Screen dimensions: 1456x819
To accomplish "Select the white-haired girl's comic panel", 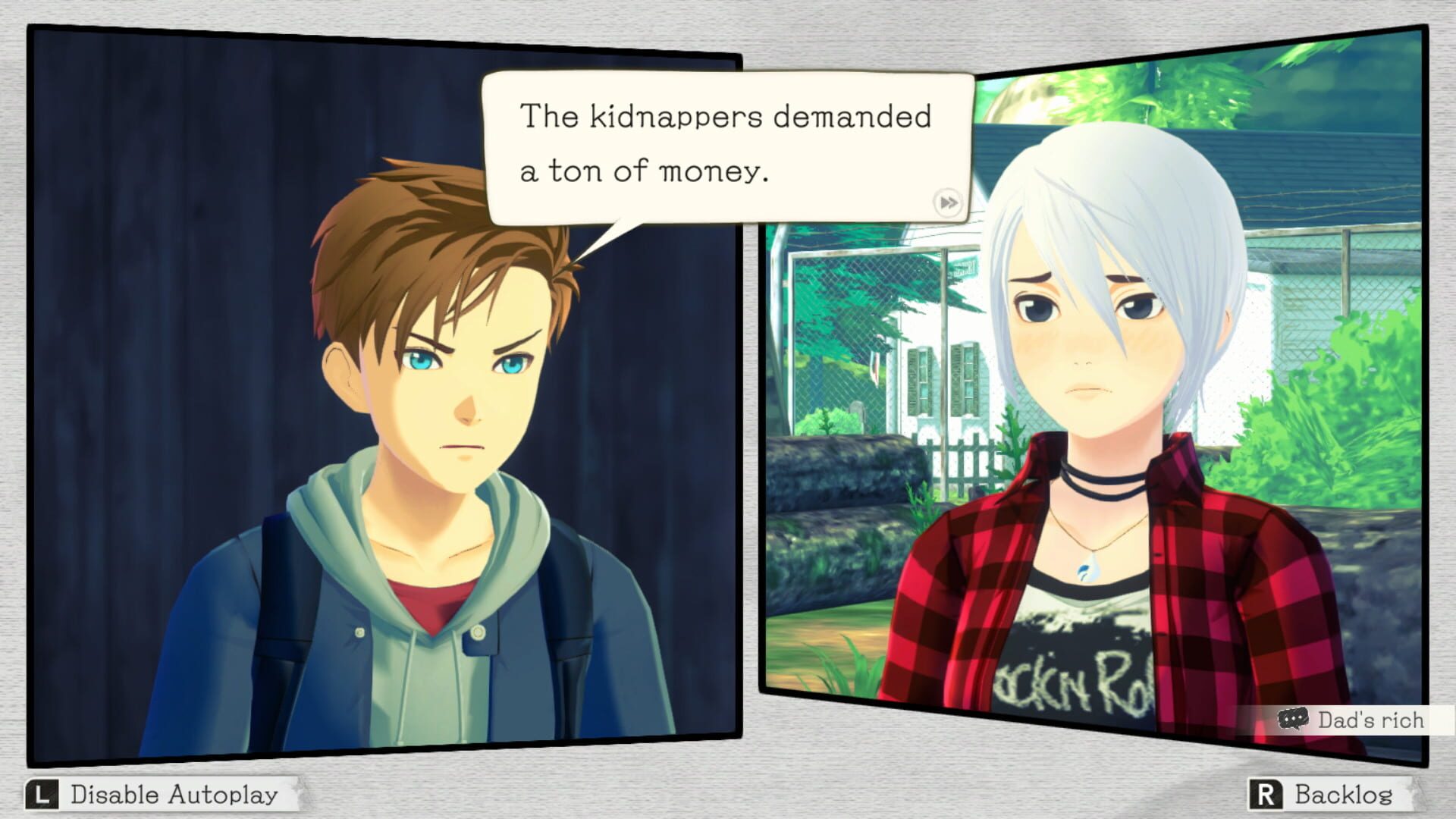I will click(1100, 379).
